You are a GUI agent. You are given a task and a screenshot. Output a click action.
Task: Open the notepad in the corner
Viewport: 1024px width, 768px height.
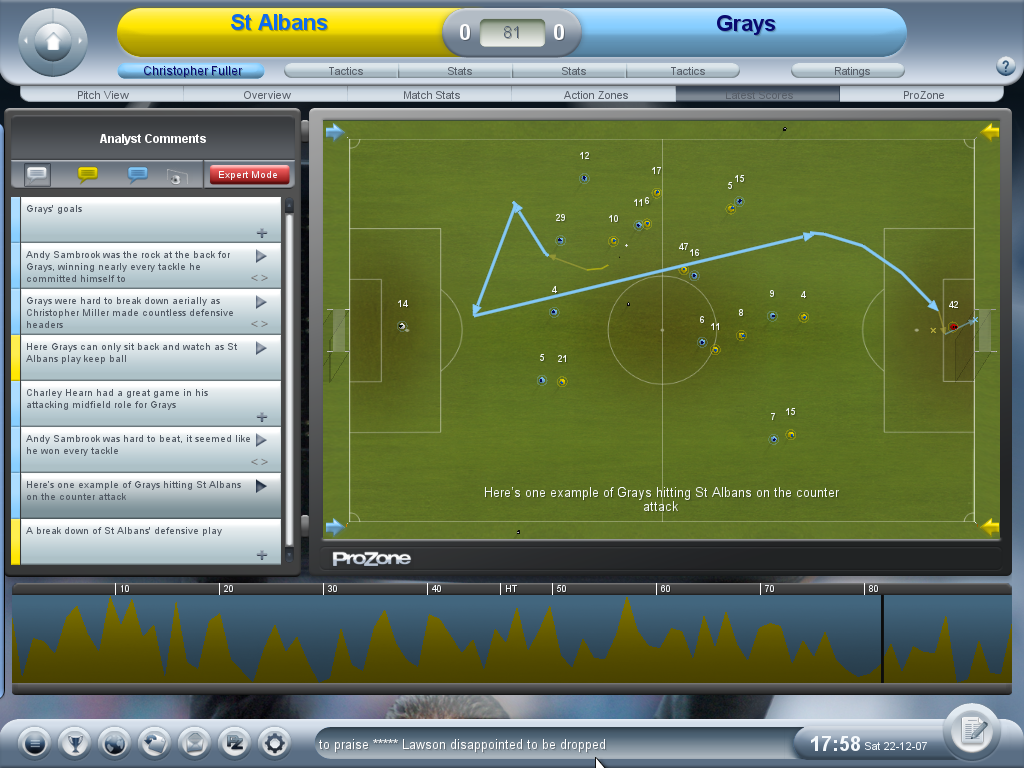[x=970, y=731]
